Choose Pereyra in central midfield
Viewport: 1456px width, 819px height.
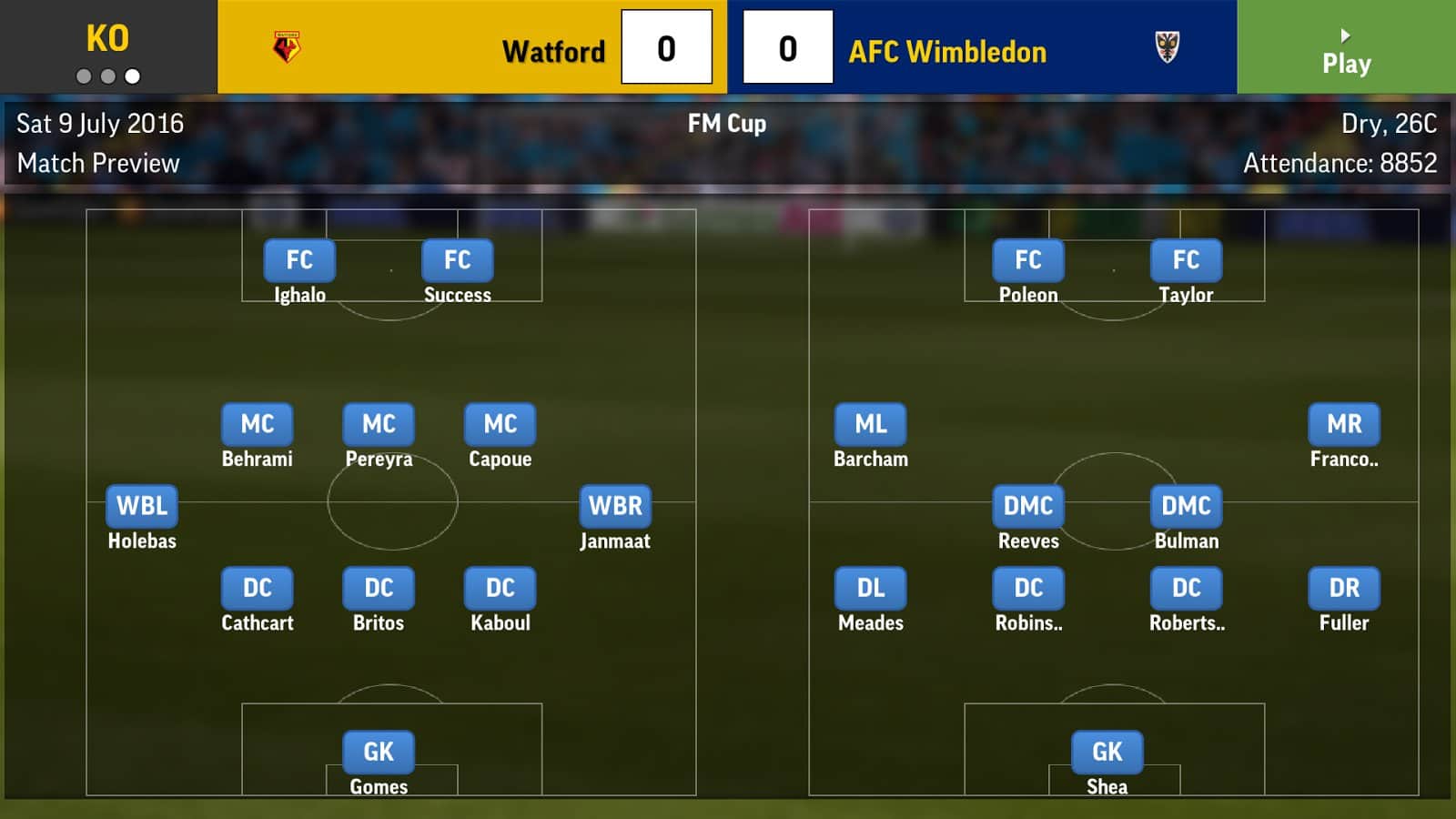(379, 424)
